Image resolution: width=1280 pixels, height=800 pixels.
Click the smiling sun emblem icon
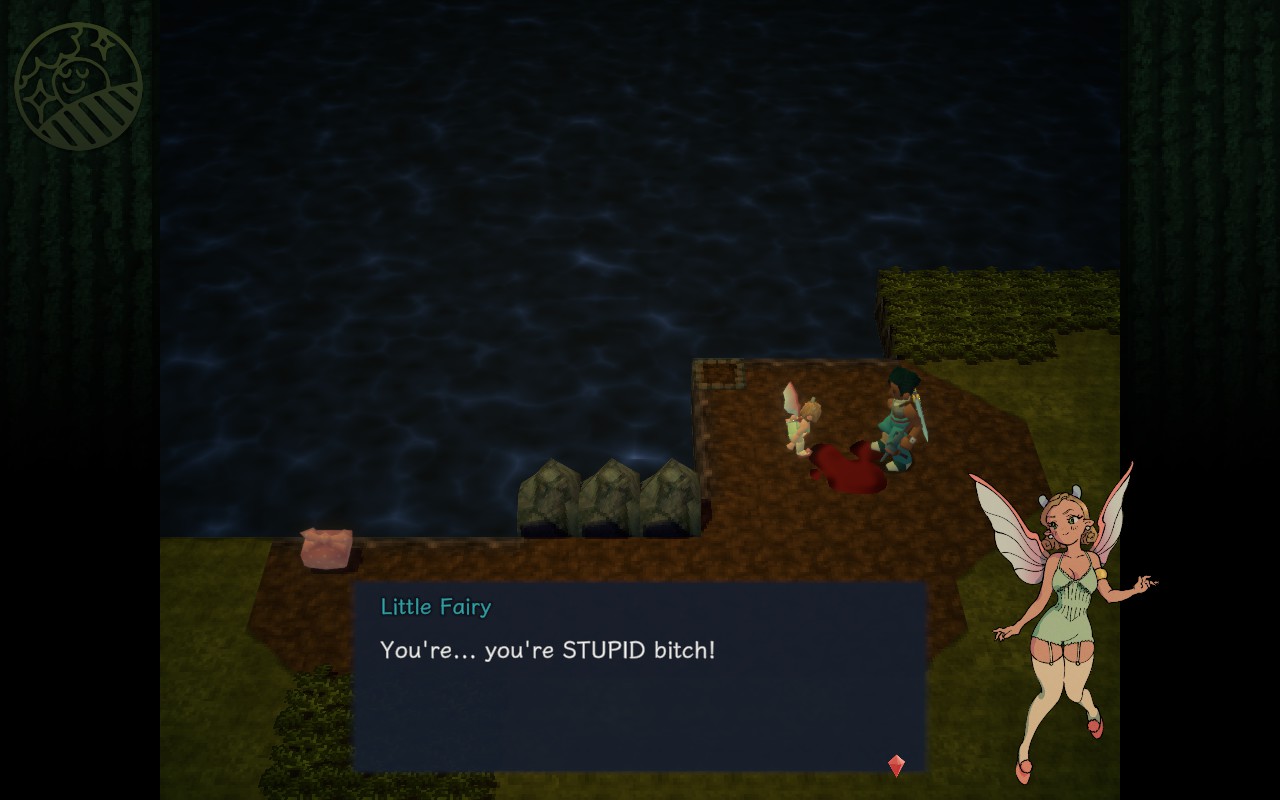(78, 87)
